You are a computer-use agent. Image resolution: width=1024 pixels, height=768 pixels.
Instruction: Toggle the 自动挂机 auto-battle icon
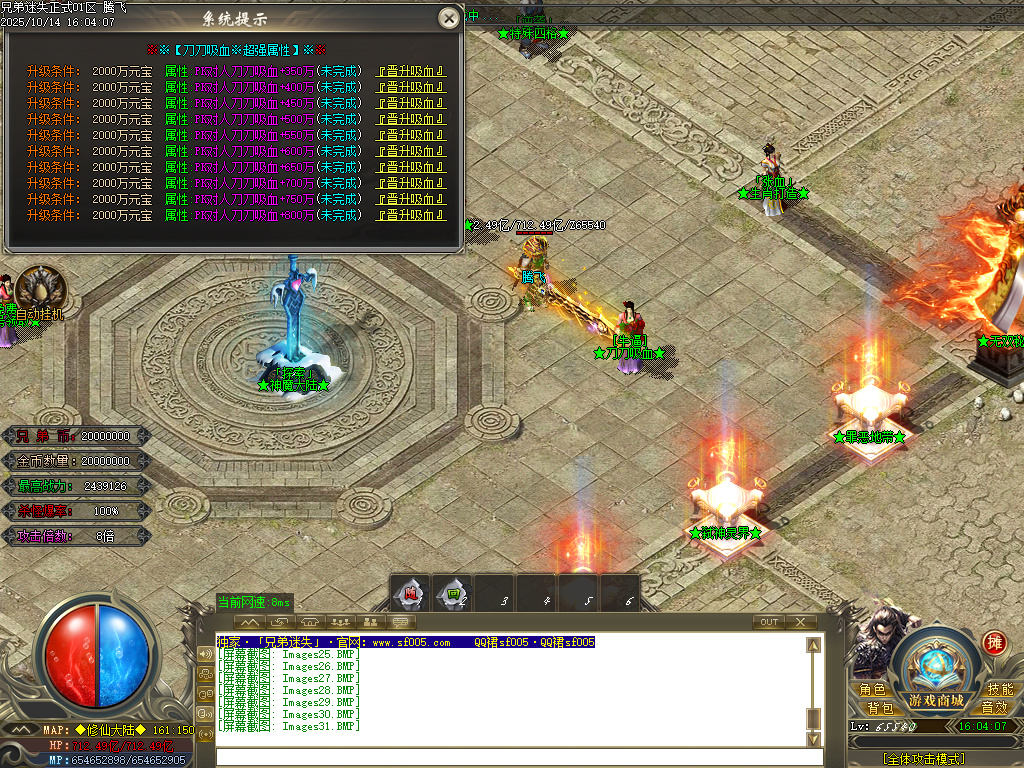[40, 288]
